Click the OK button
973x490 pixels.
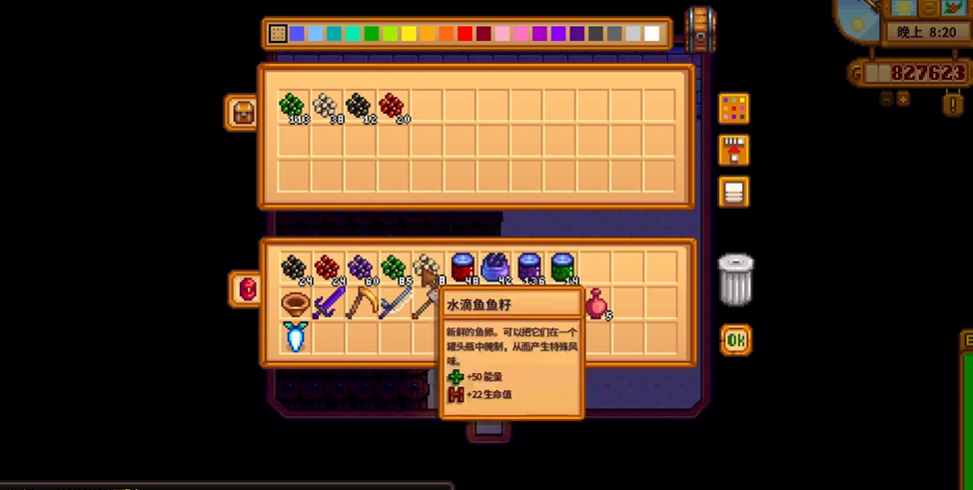click(x=736, y=341)
